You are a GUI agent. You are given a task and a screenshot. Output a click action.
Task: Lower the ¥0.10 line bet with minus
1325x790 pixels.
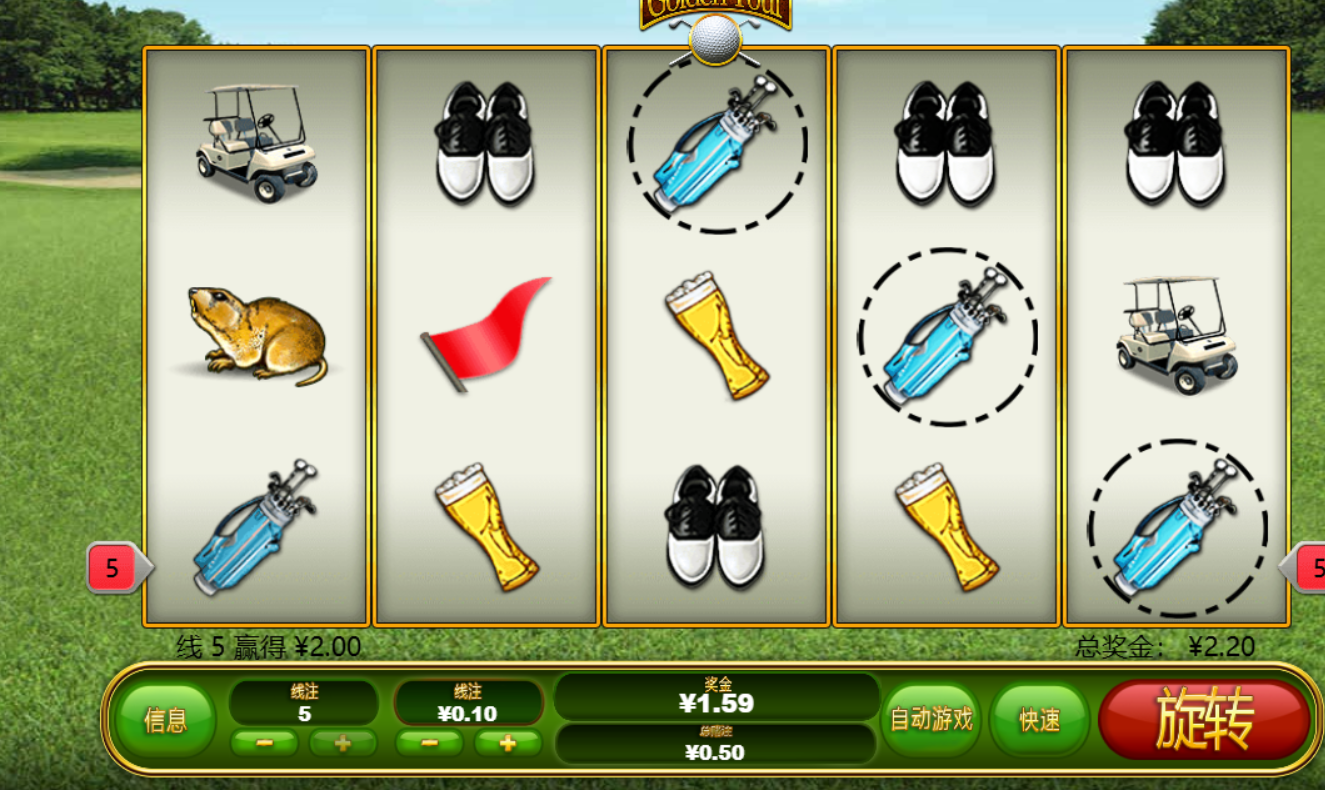tap(429, 743)
